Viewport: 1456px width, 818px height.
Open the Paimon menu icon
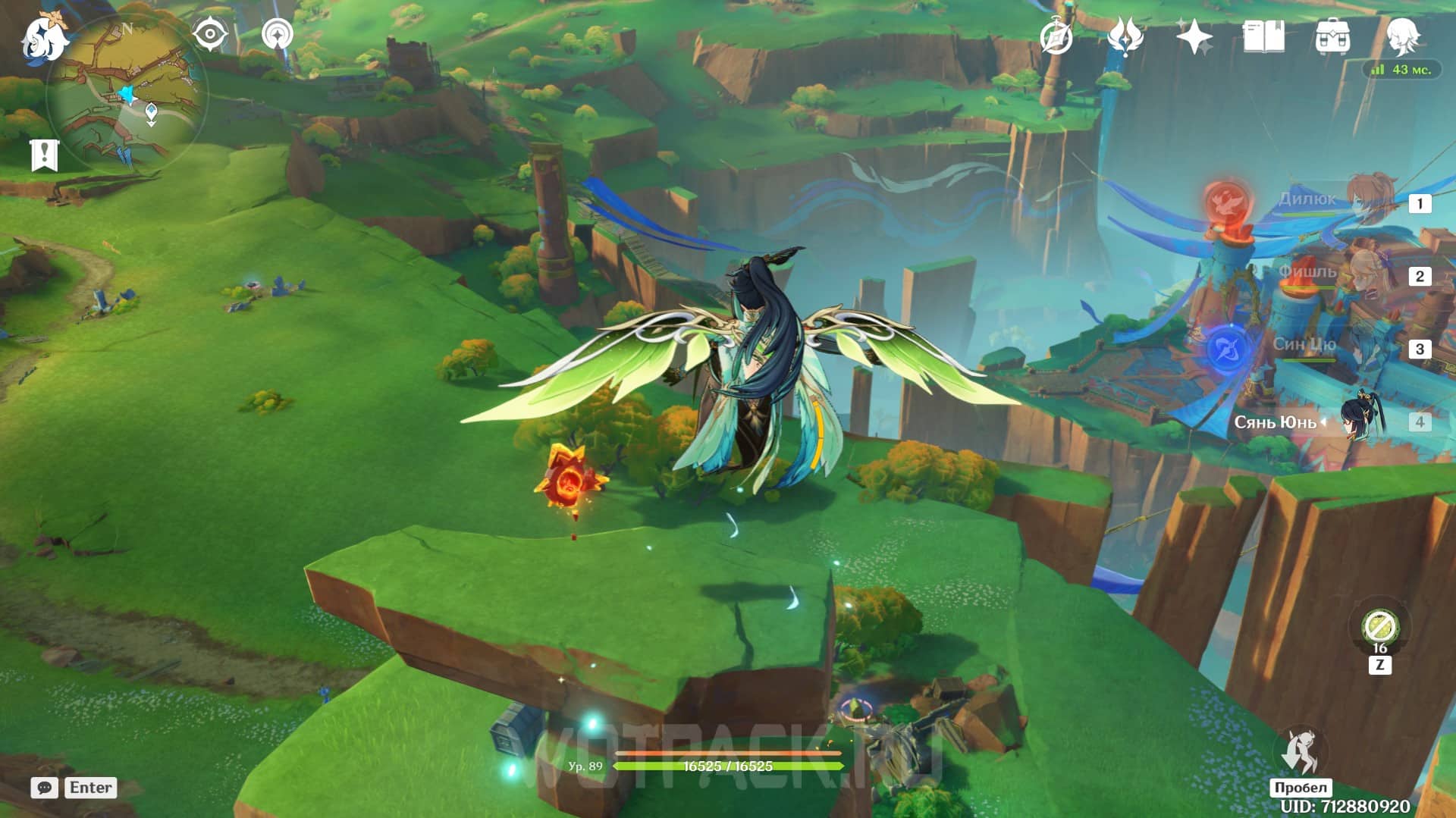pyautogui.click(x=44, y=38)
